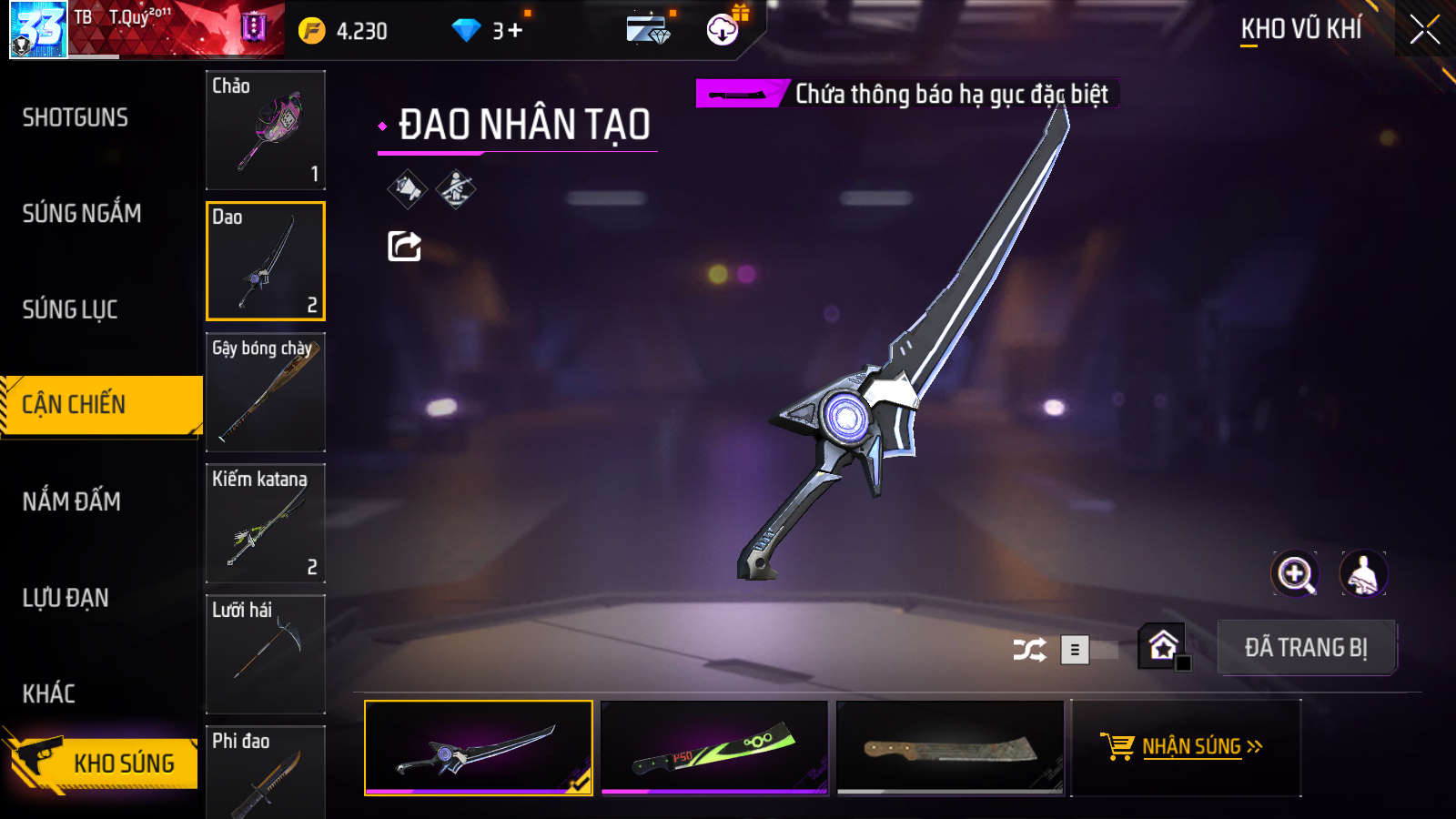
Task: Select the green neon machete skin
Action: [714, 747]
